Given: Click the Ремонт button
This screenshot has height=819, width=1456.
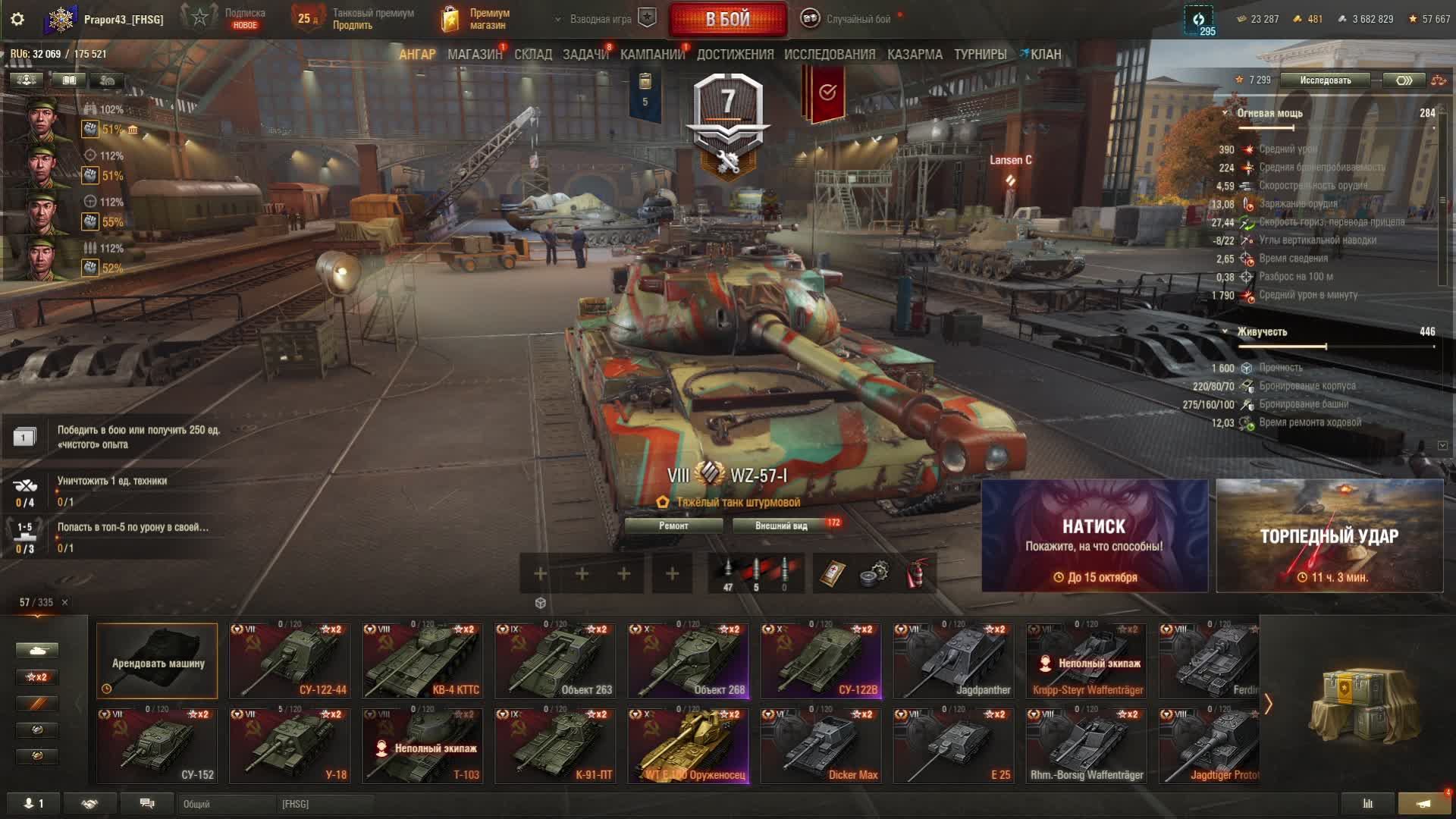Looking at the screenshot, I should [x=673, y=526].
